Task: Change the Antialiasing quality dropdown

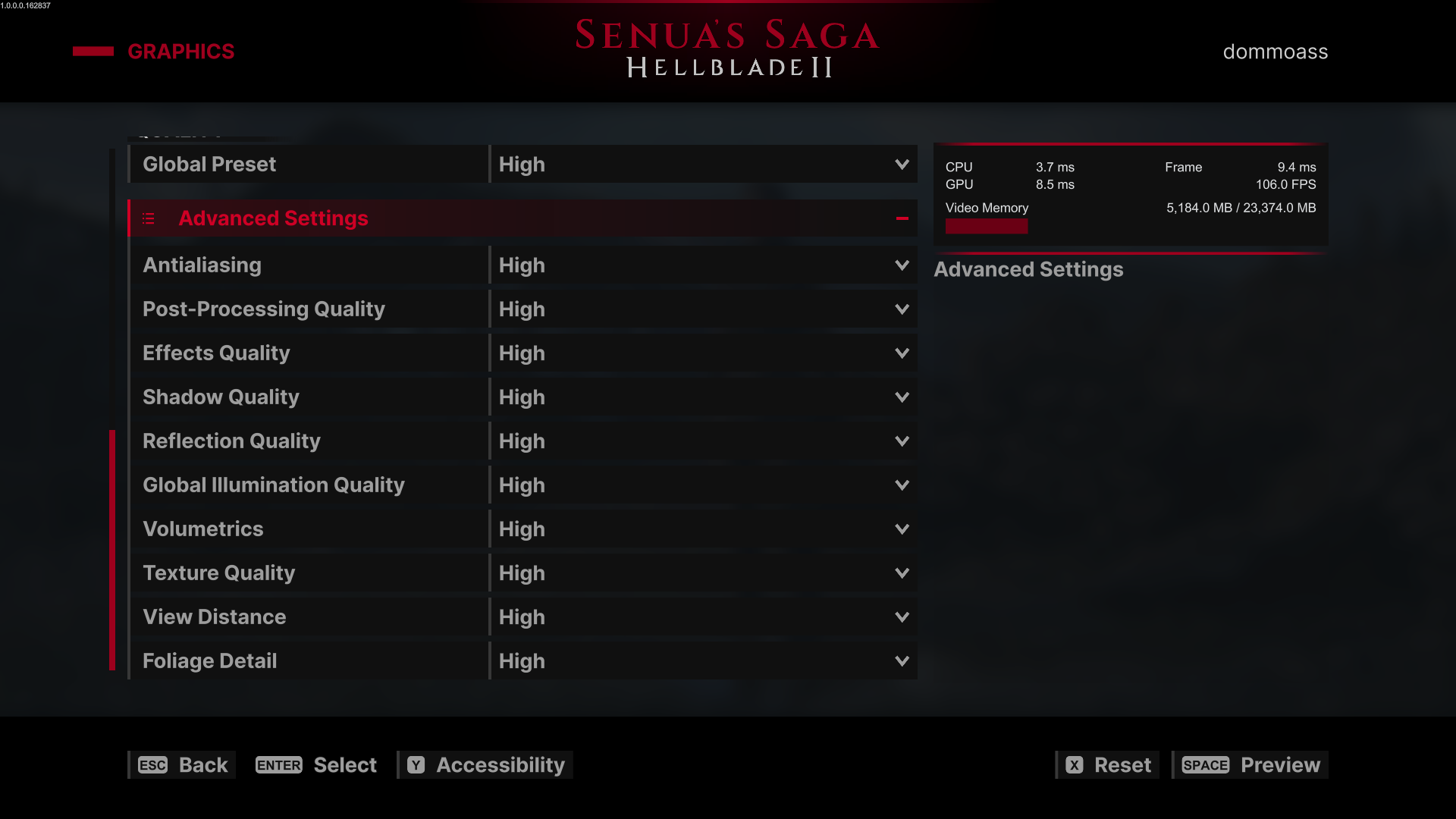Action: coord(703,265)
